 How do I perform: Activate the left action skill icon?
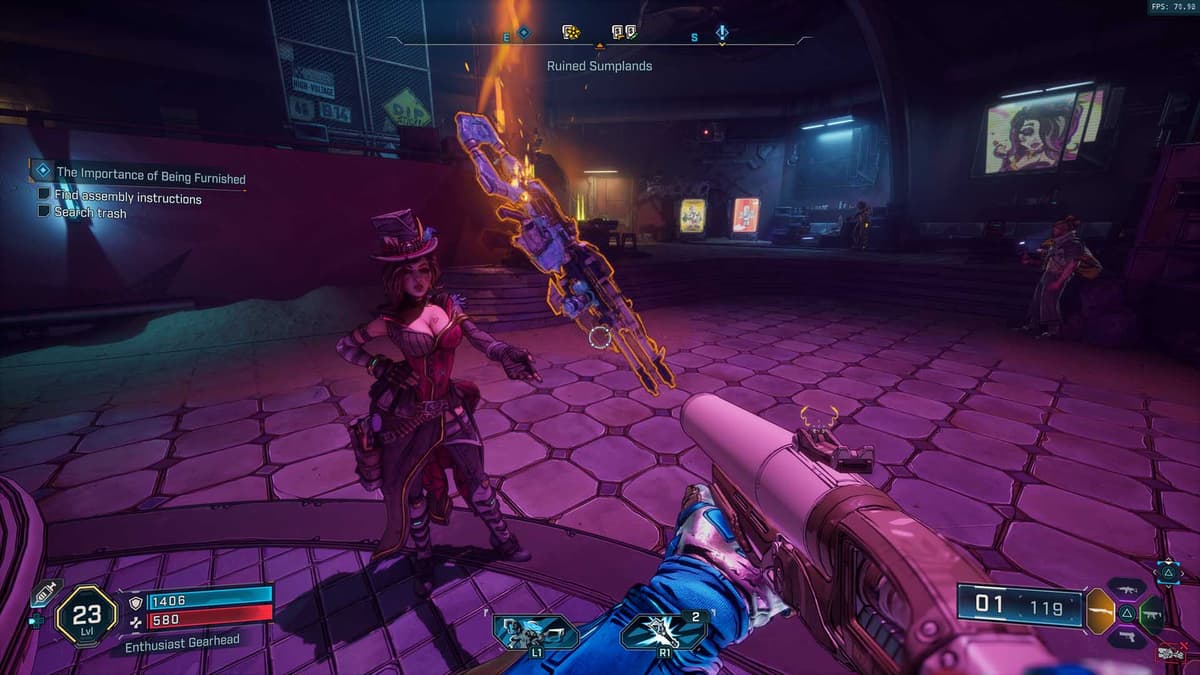coord(536,632)
